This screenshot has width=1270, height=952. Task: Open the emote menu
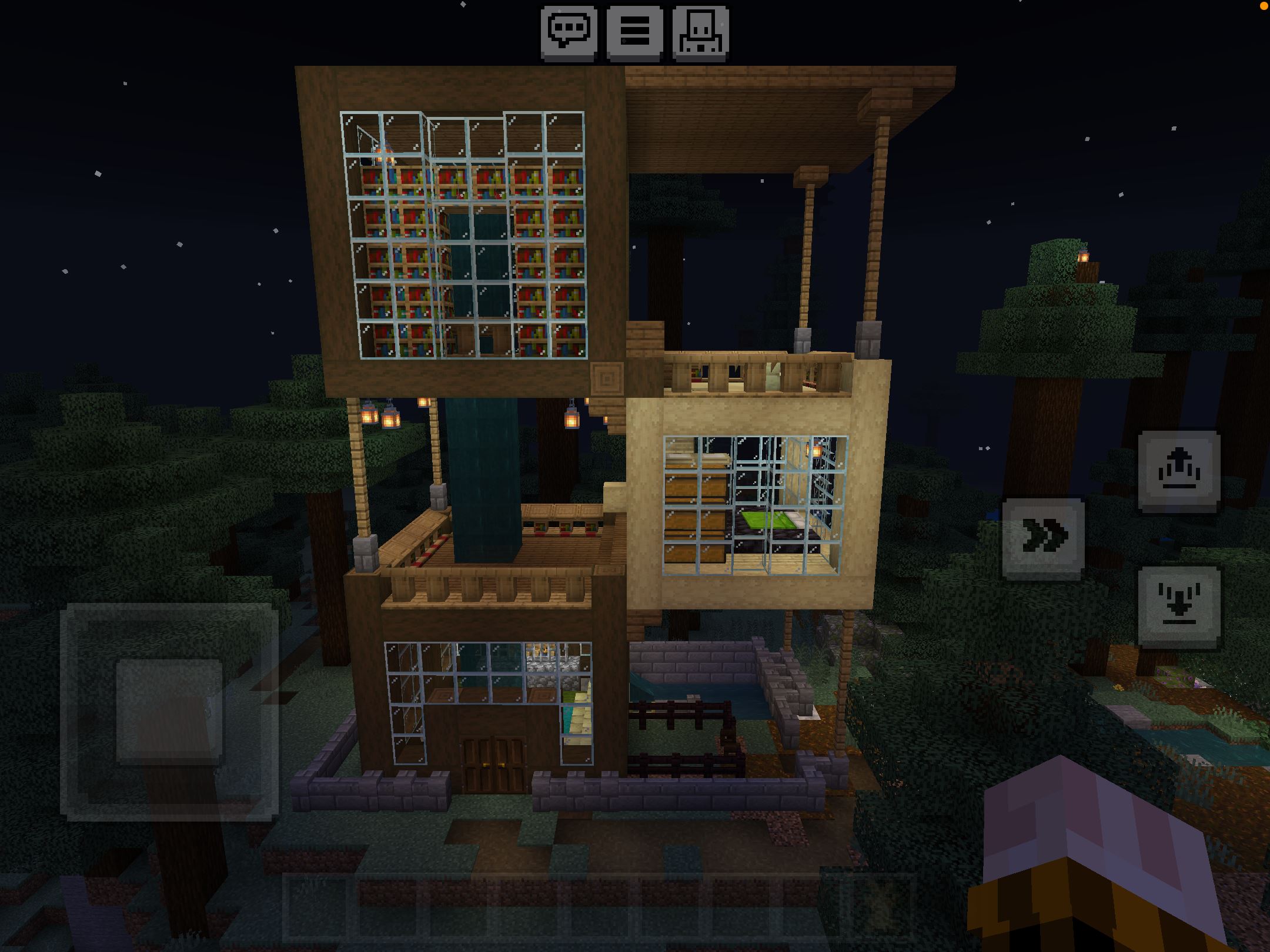coord(701,32)
